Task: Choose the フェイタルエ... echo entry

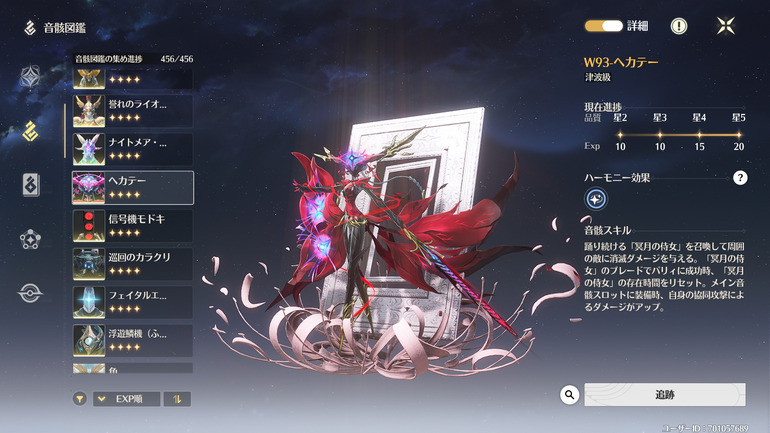Action: tap(133, 302)
